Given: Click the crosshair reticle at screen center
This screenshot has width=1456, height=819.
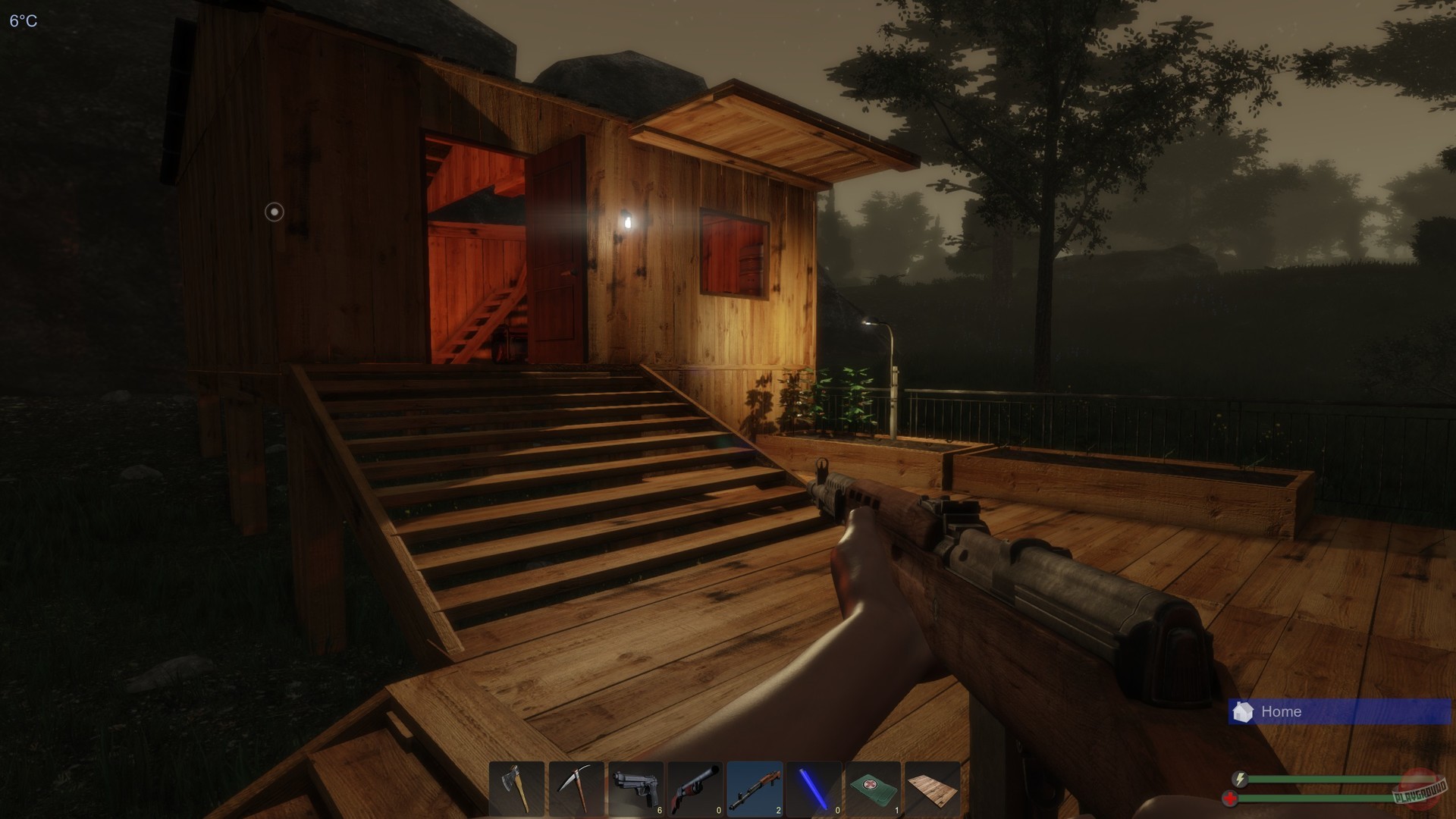Looking at the screenshot, I should click(x=273, y=212).
